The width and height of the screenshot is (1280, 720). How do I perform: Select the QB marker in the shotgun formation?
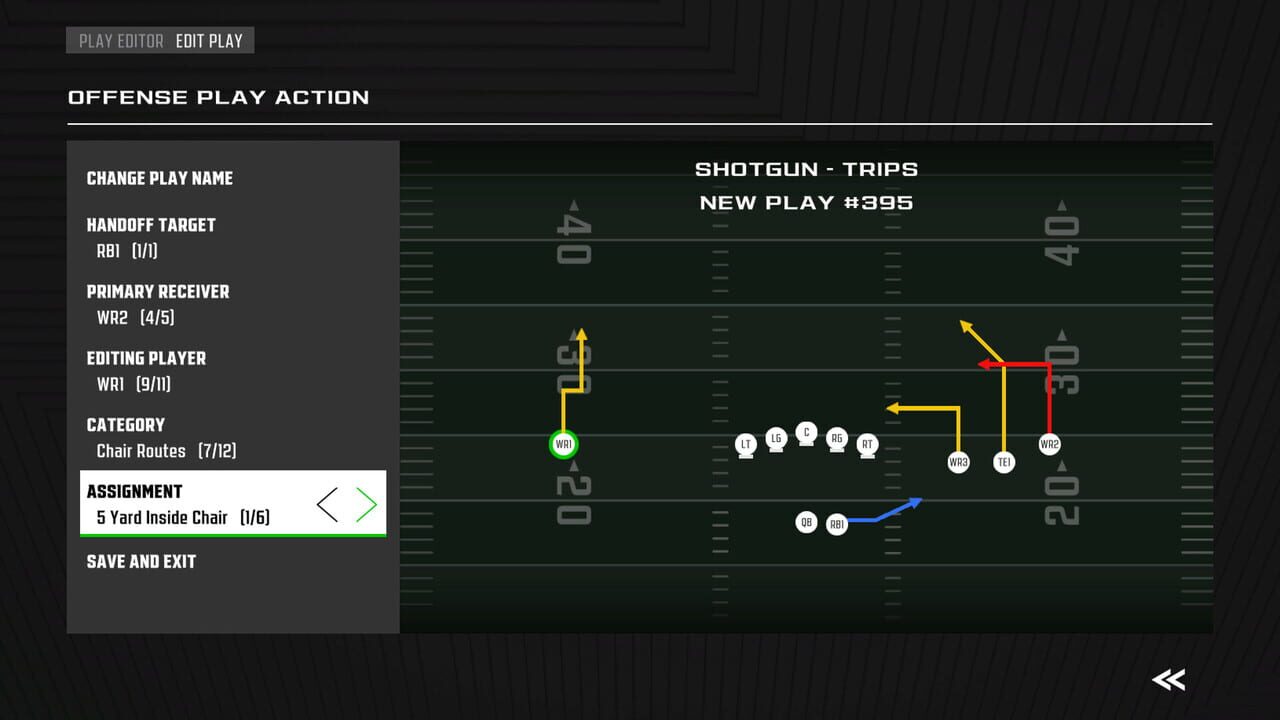pos(807,521)
